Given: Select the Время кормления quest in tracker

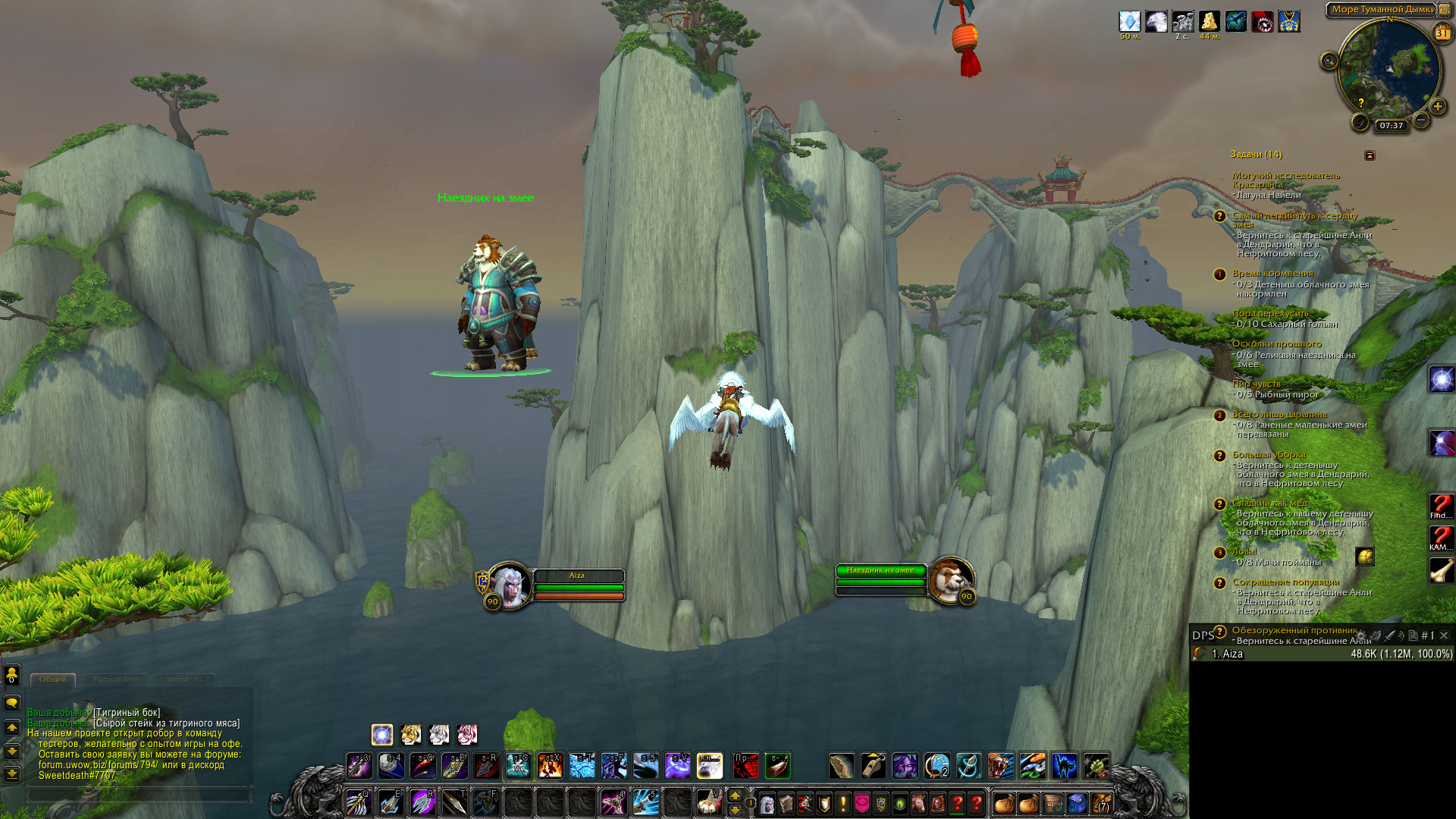Looking at the screenshot, I should tap(1272, 274).
